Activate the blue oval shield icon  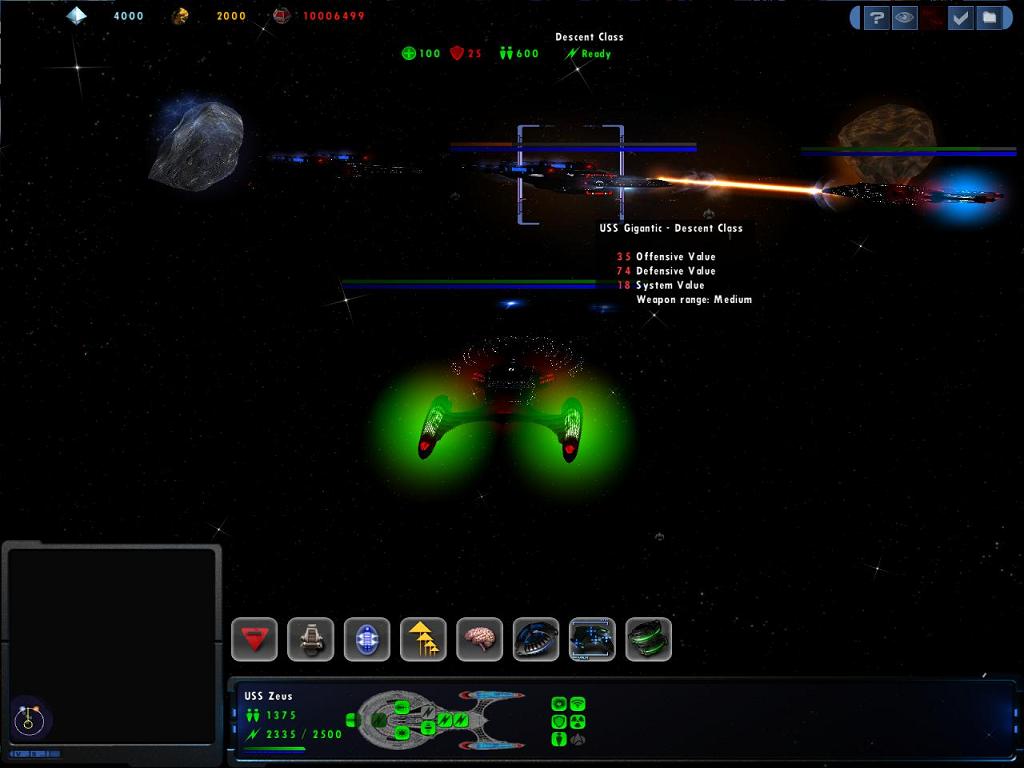[x=367, y=639]
